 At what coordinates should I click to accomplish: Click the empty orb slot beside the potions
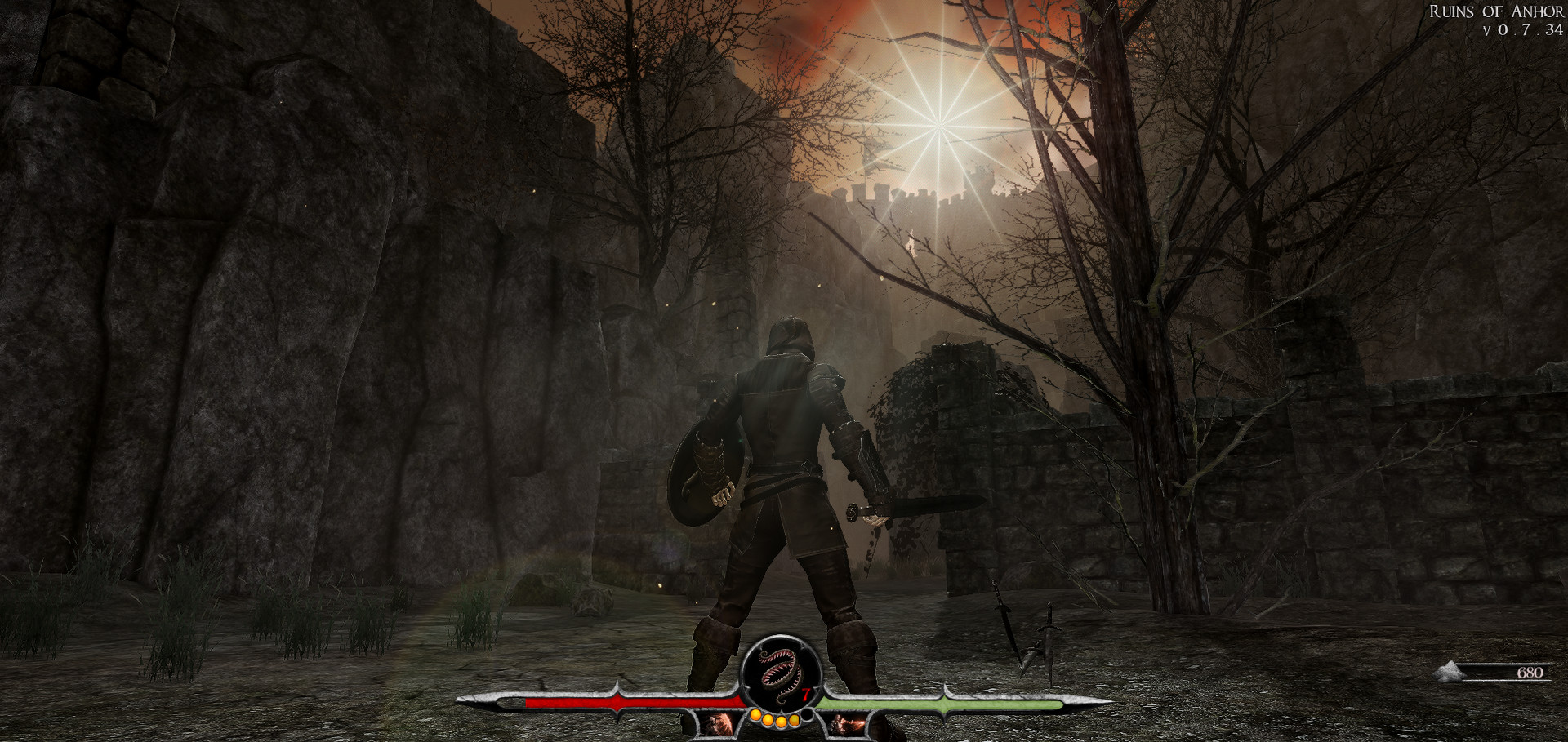click(808, 716)
